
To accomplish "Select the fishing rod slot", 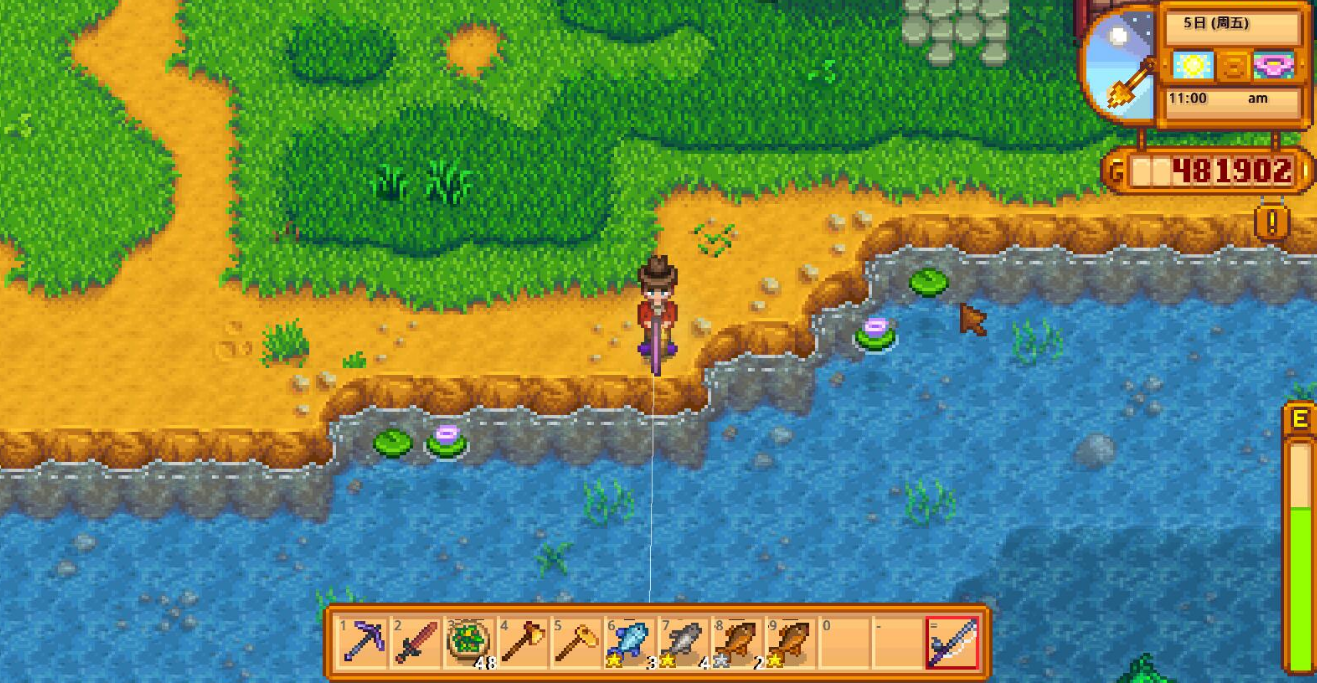I will point(952,641).
